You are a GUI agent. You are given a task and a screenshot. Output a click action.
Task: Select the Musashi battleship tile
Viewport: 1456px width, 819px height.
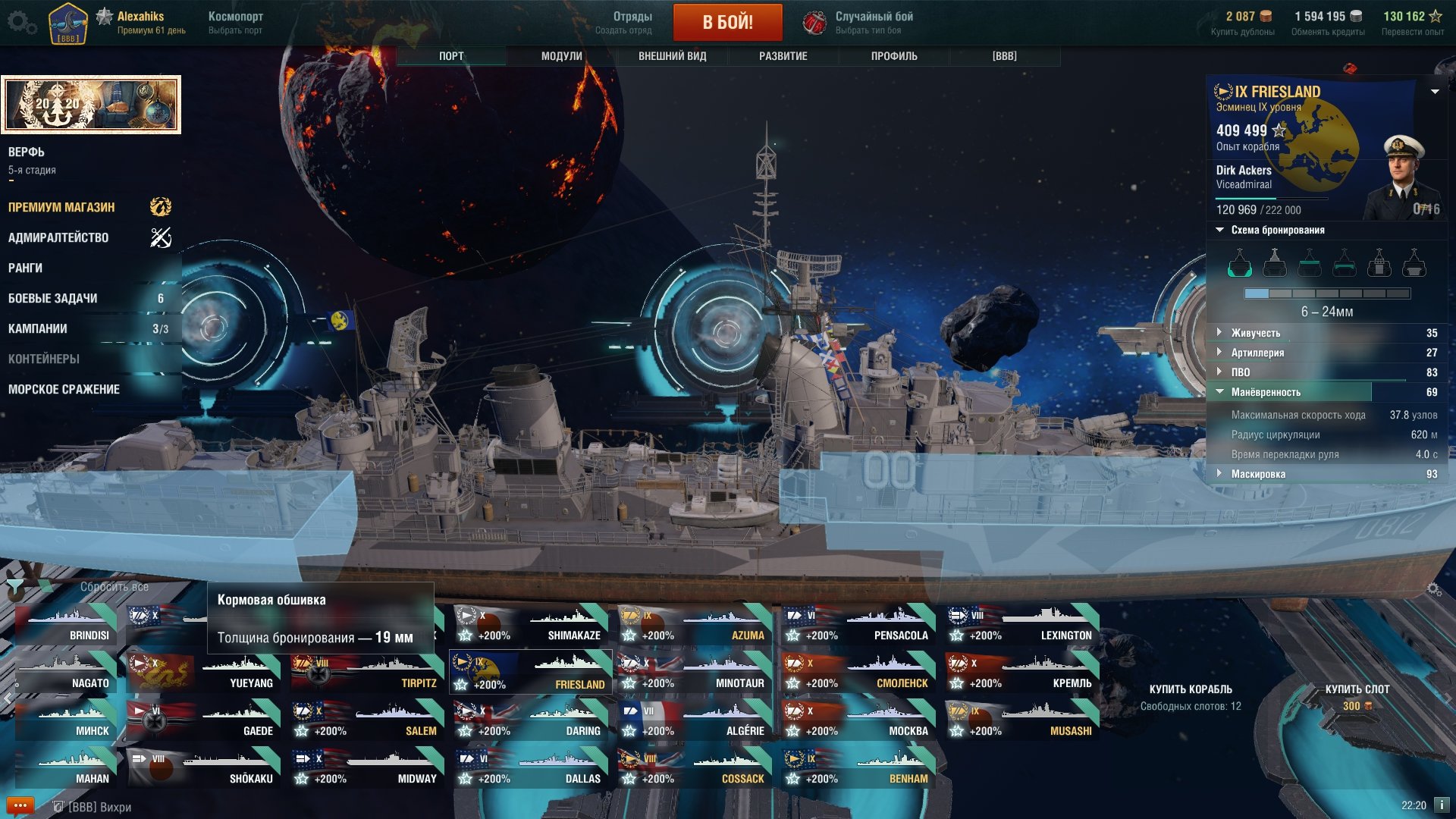[x=1021, y=721]
